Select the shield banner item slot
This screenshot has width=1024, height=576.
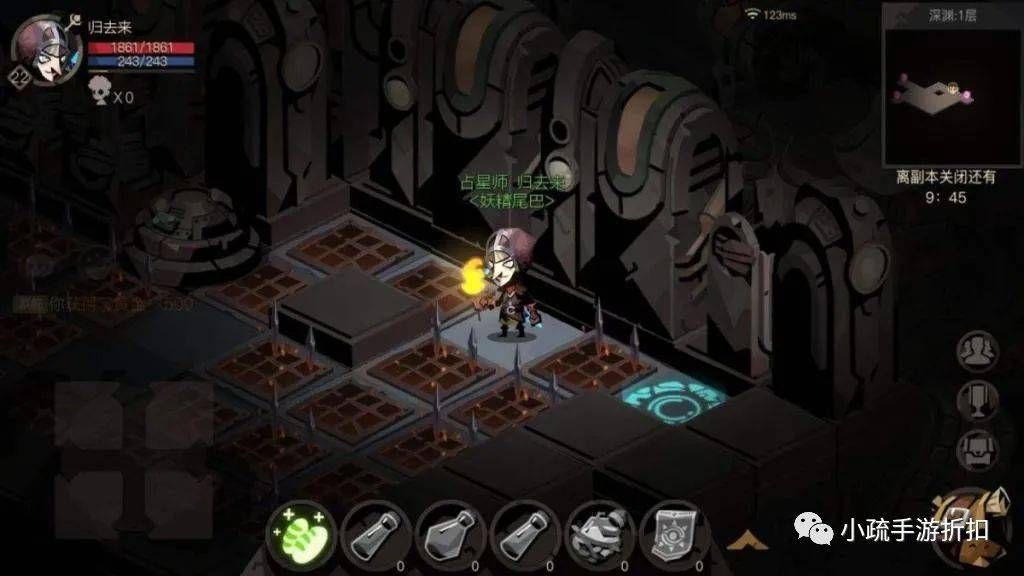click(x=673, y=535)
